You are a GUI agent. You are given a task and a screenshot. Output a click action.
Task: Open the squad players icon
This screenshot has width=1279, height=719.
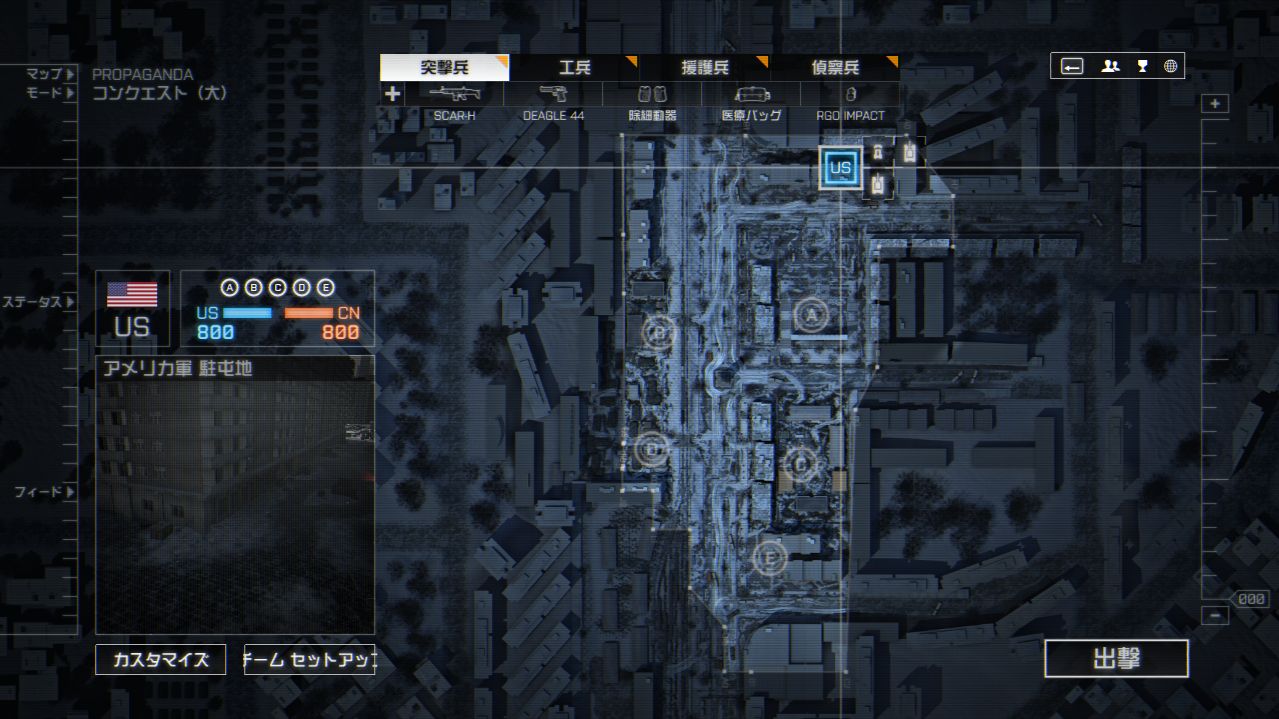point(1110,66)
